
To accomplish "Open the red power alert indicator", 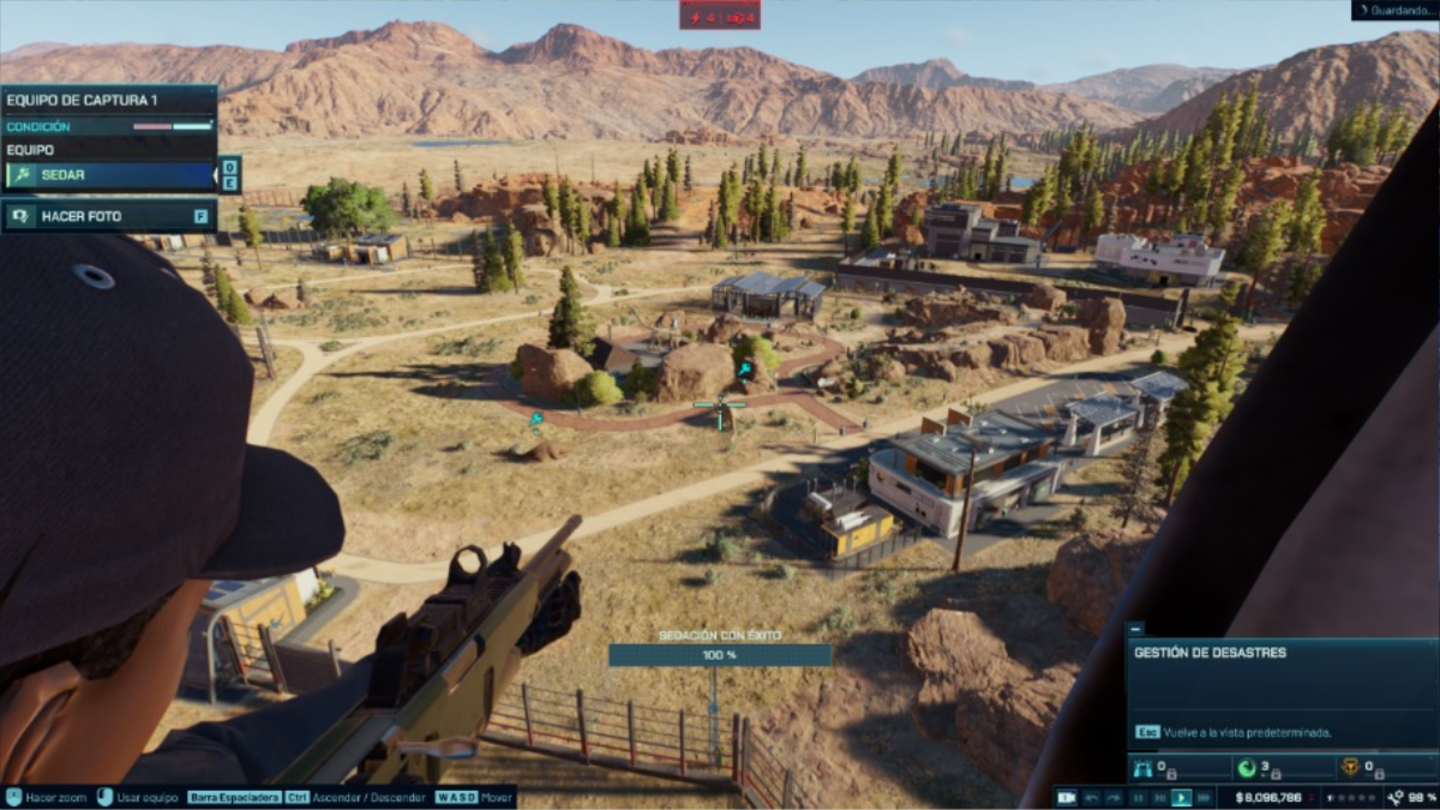I will click(720, 16).
